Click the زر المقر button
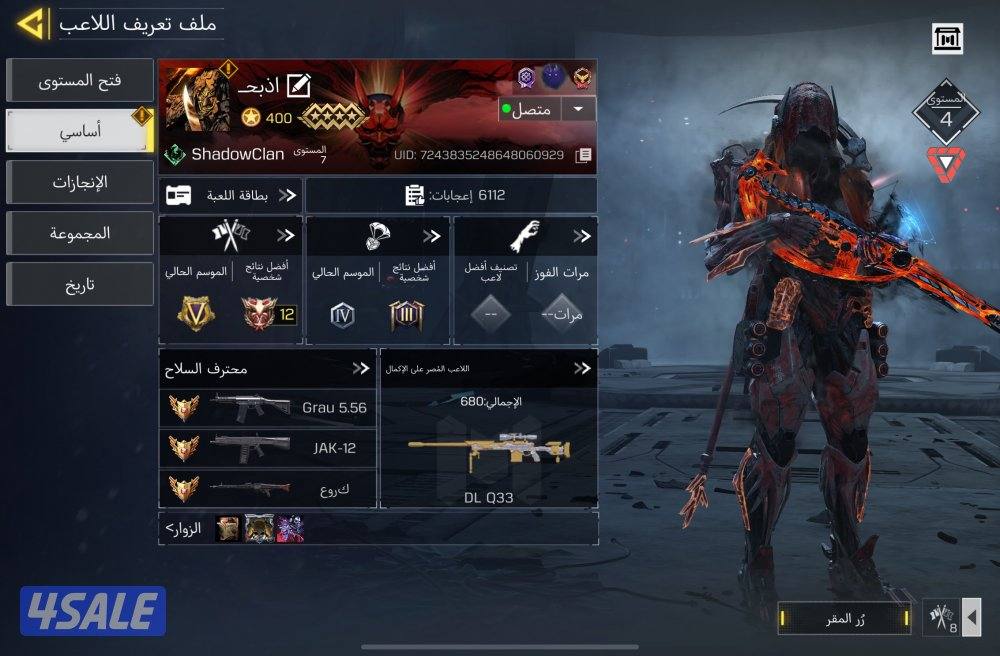The height and width of the screenshot is (656, 1000). 845,618
